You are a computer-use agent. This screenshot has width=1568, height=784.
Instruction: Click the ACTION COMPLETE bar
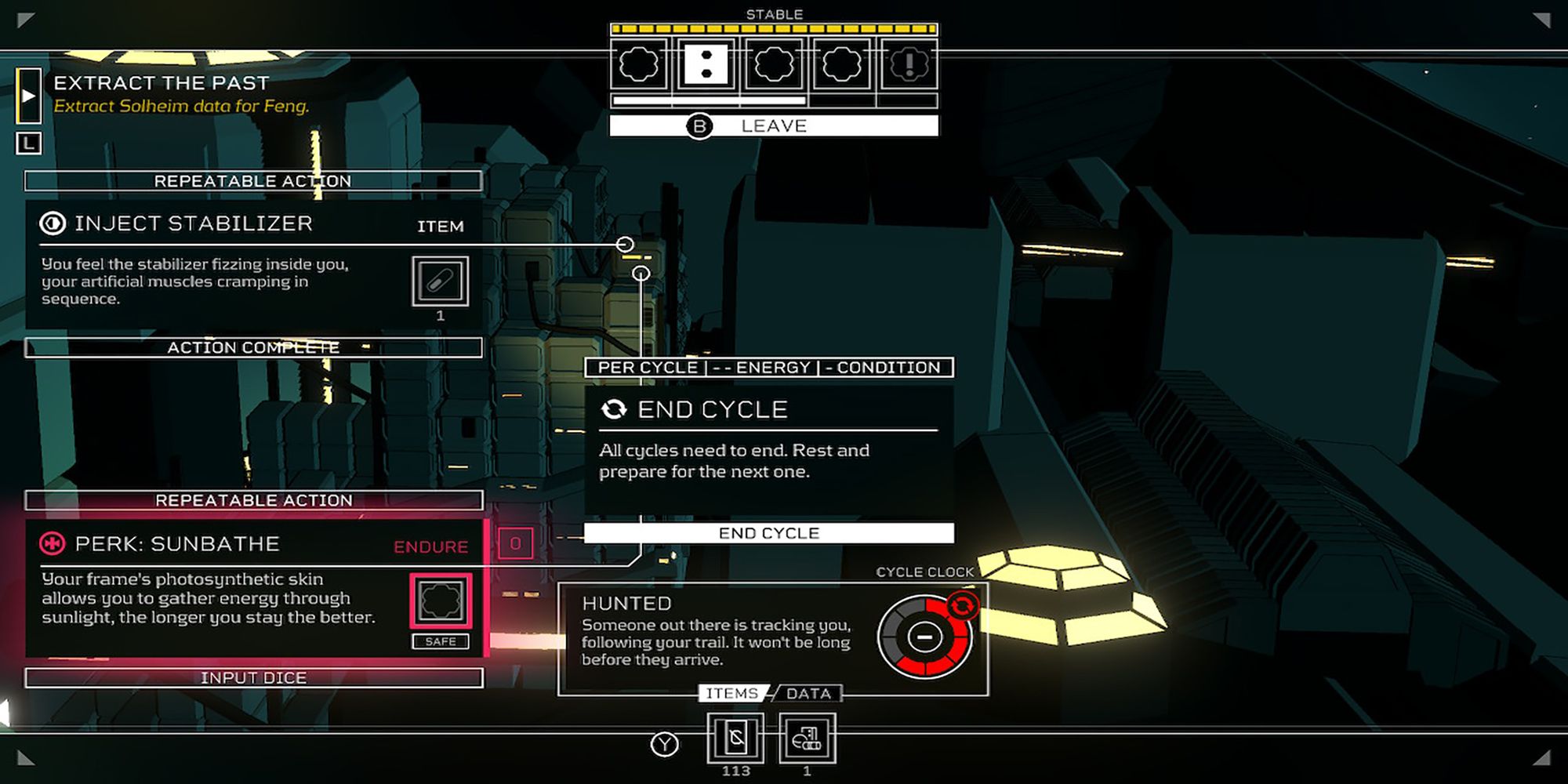click(253, 347)
